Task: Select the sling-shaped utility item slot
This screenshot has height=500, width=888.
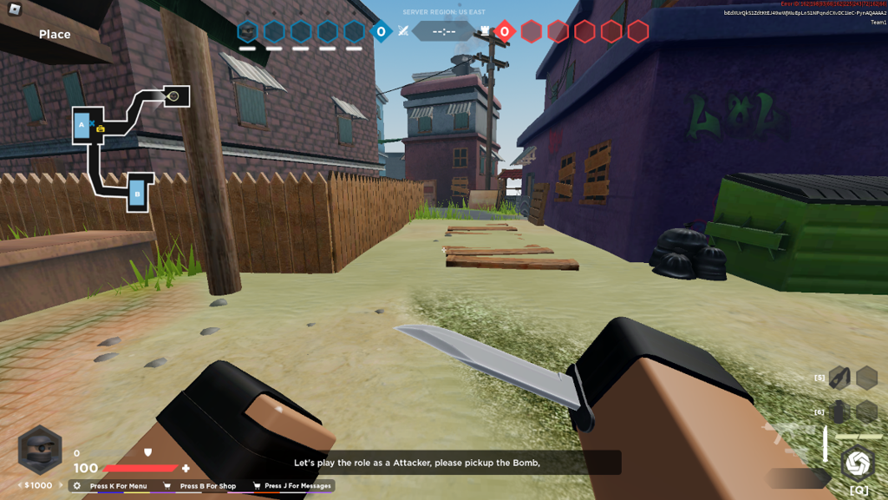Action: pos(839,378)
